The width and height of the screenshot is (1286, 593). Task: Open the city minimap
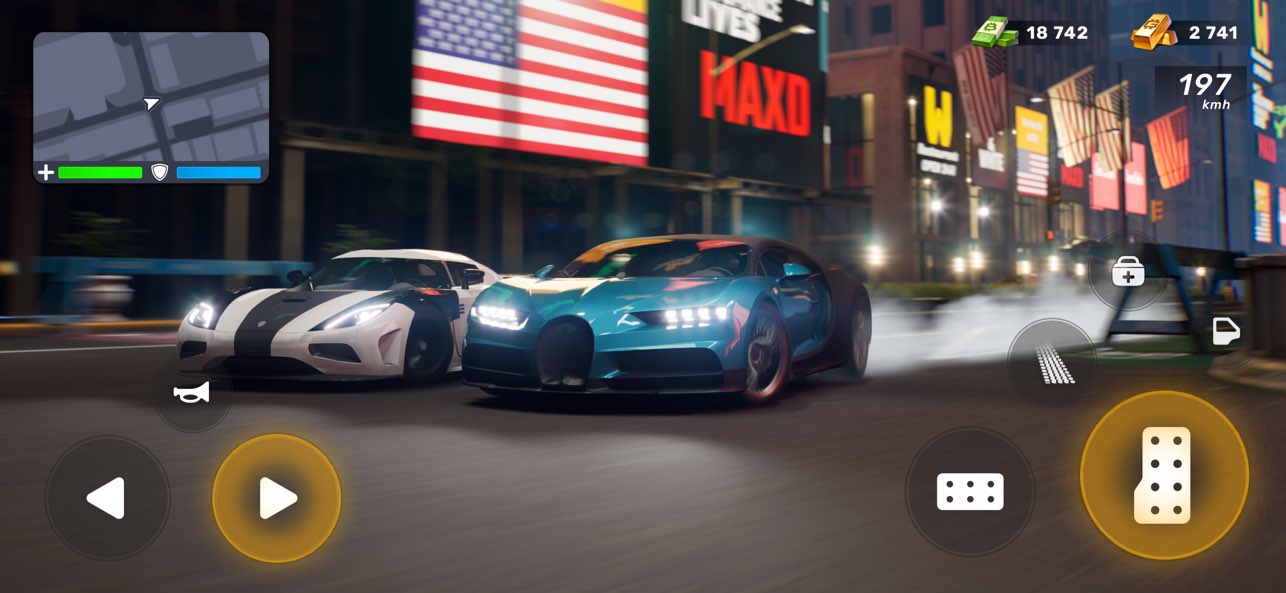point(151,96)
